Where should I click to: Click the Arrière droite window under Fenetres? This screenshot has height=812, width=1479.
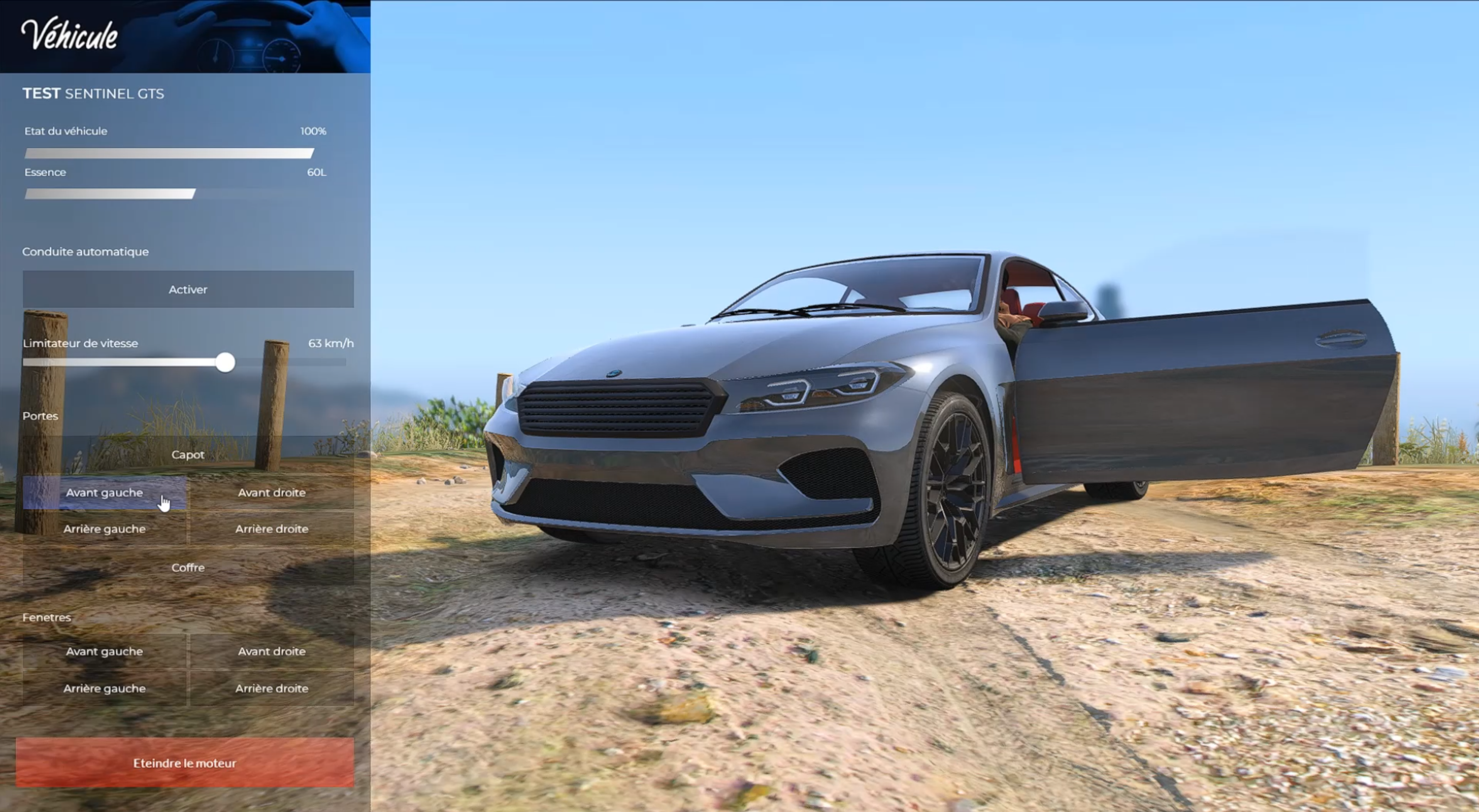point(272,688)
